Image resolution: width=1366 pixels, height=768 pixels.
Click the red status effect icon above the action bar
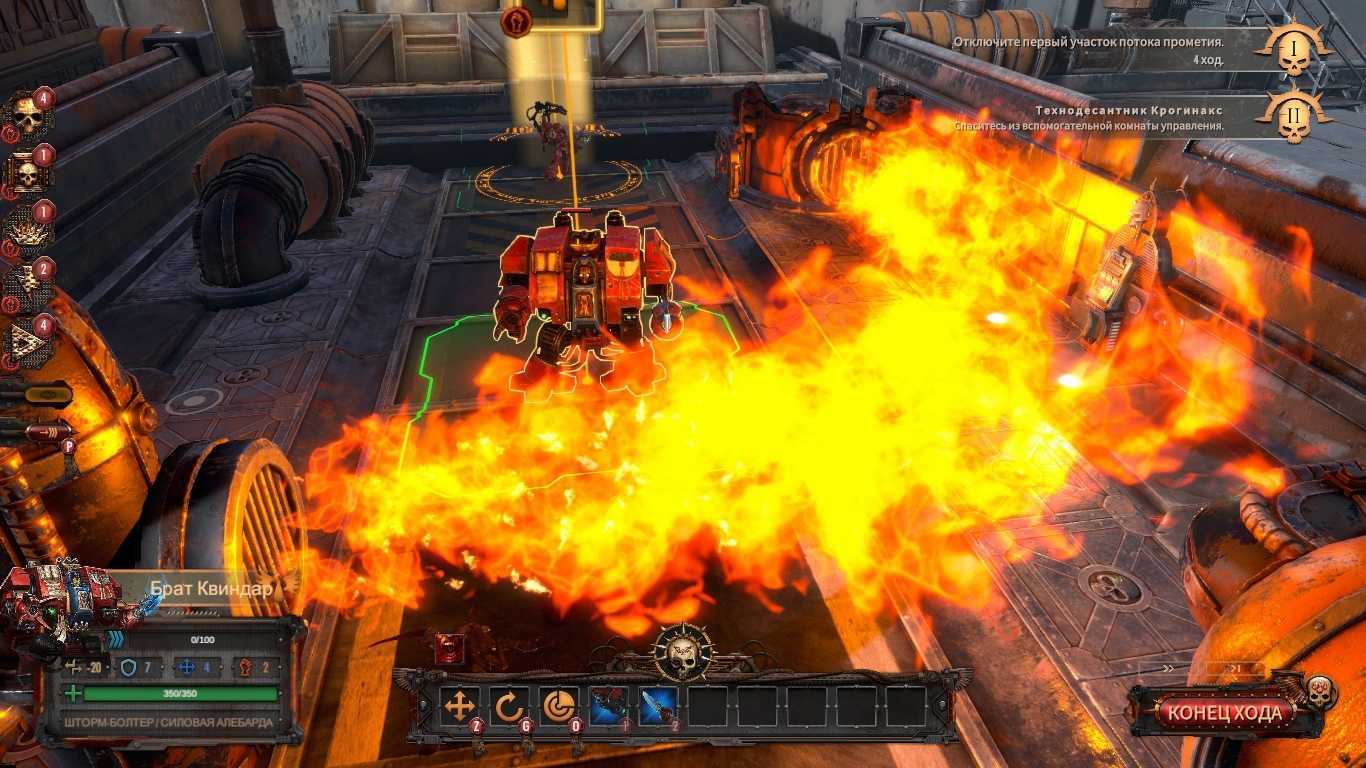(449, 650)
